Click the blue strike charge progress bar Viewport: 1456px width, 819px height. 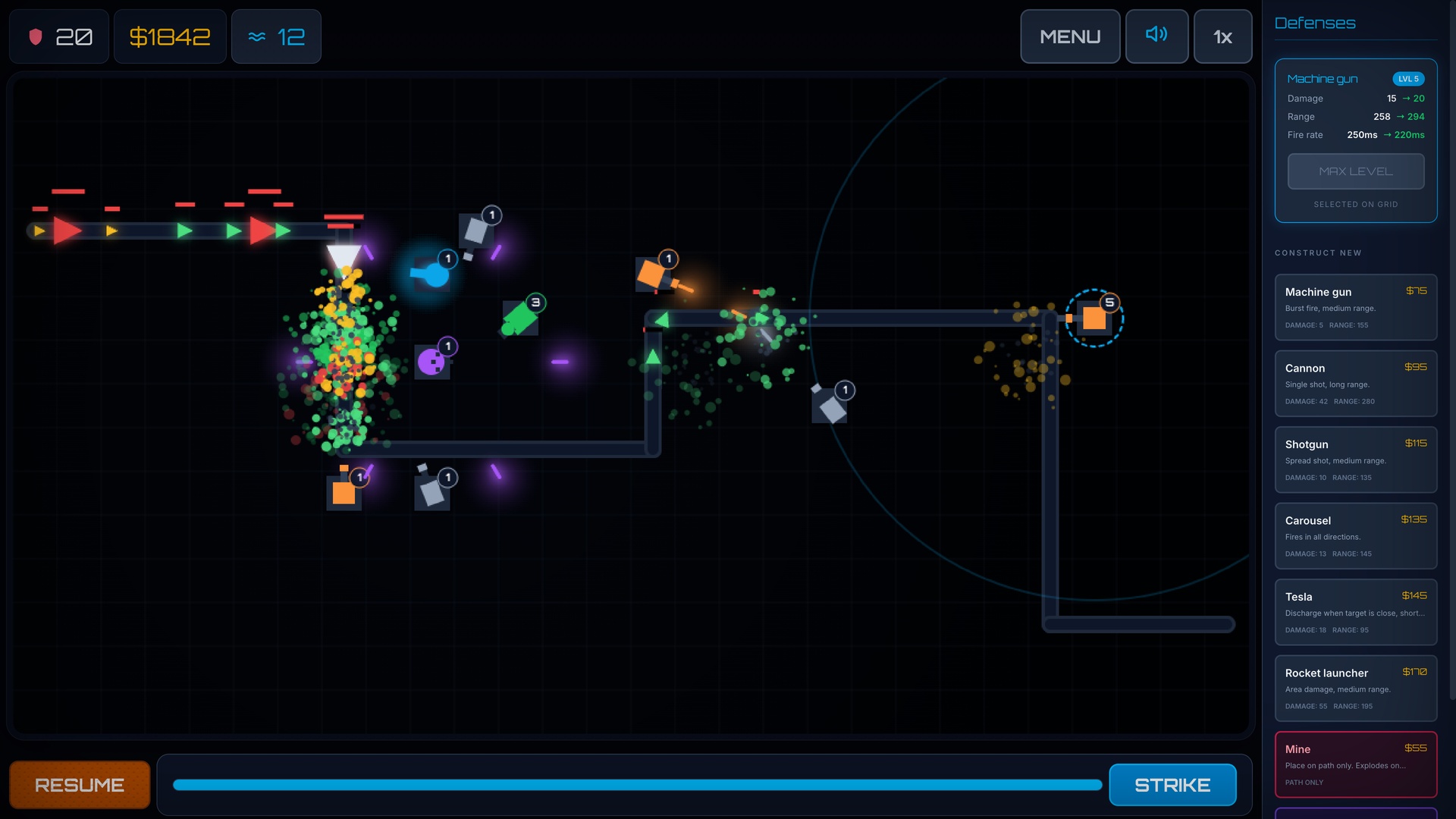pos(637,785)
